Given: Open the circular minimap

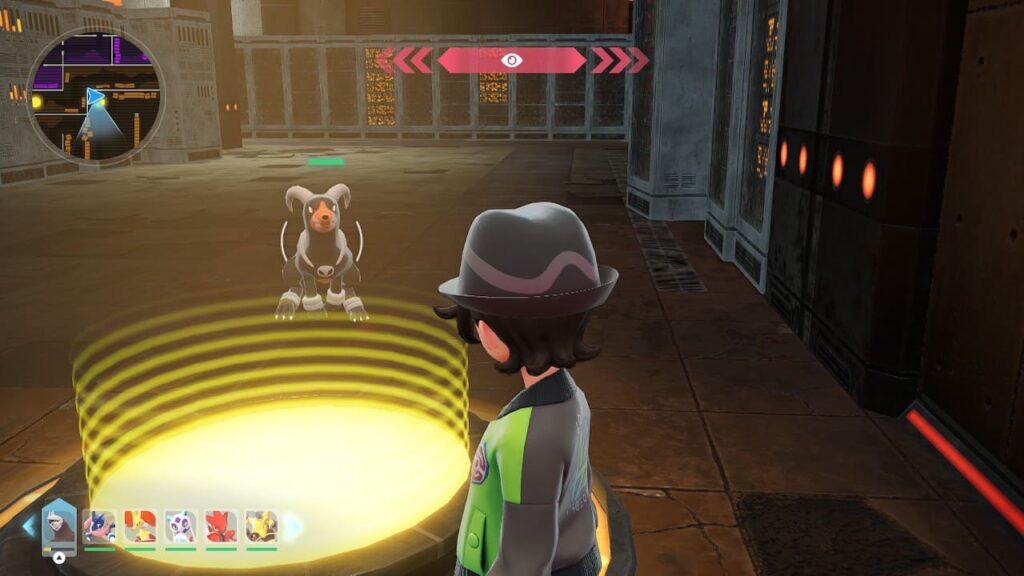Looking at the screenshot, I should click(x=95, y=96).
